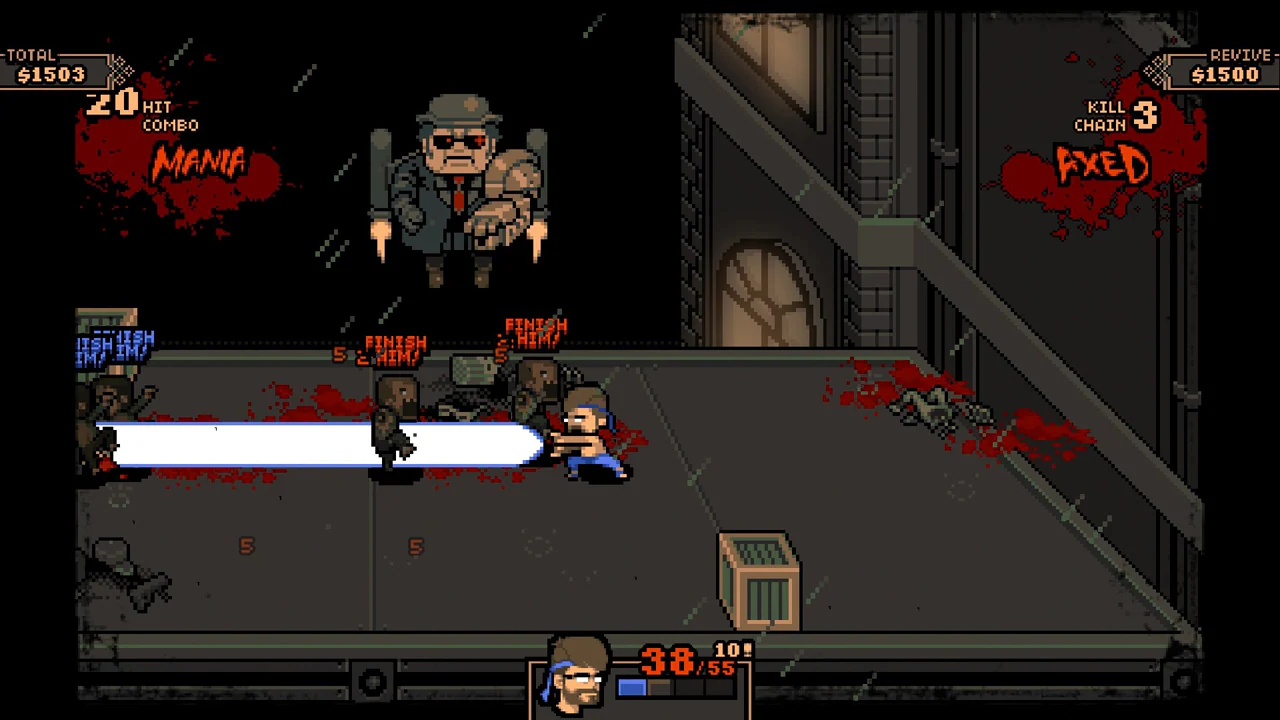Toggle the filled blue segment of the rage meter
This screenshot has height=720, width=1280.
pos(632,688)
